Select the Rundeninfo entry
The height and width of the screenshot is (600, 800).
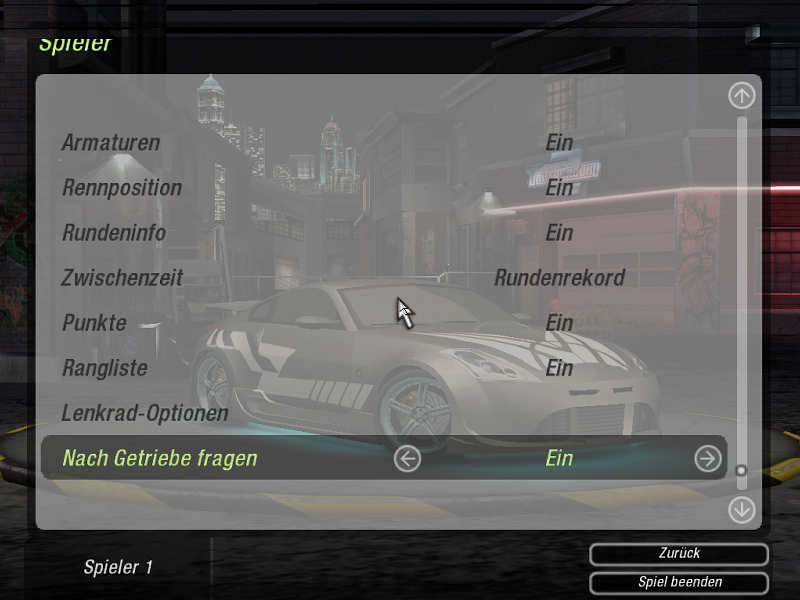point(114,233)
